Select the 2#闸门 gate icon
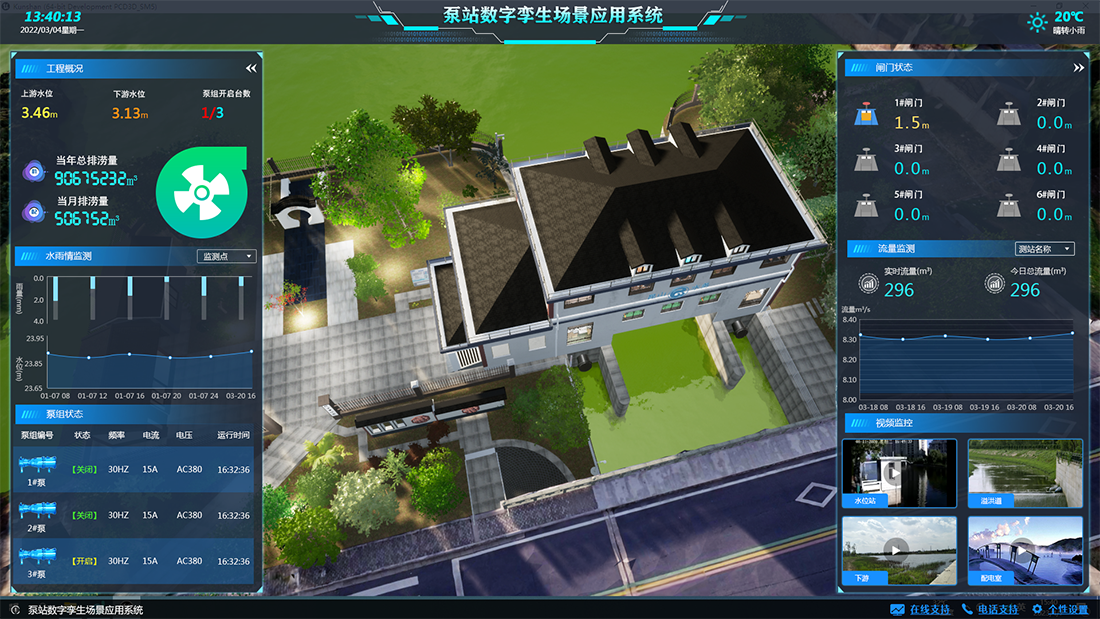This screenshot has height=619, width=1100. (x=1009, y=114)
